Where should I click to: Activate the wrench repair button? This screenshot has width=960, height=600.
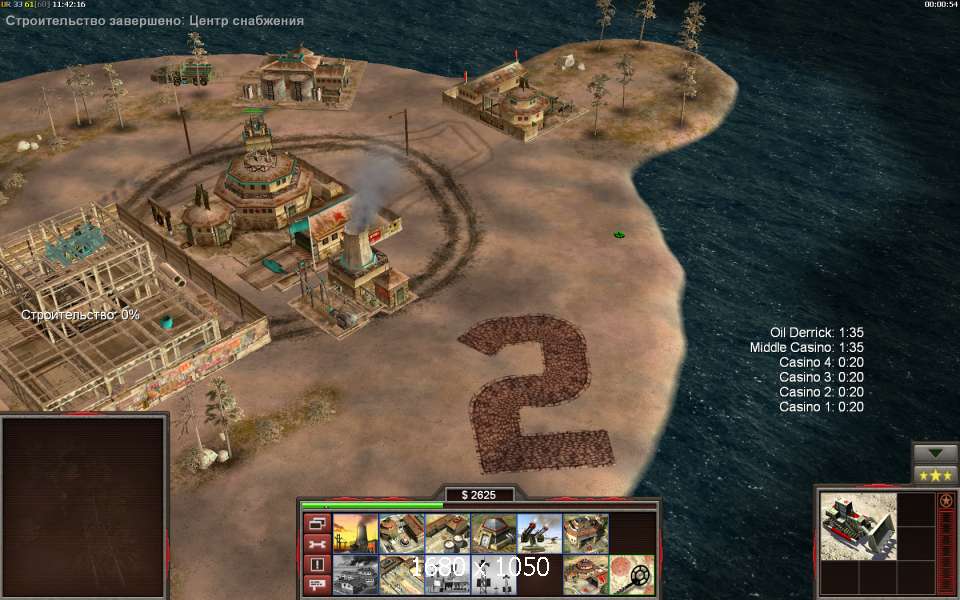[317, 544]
